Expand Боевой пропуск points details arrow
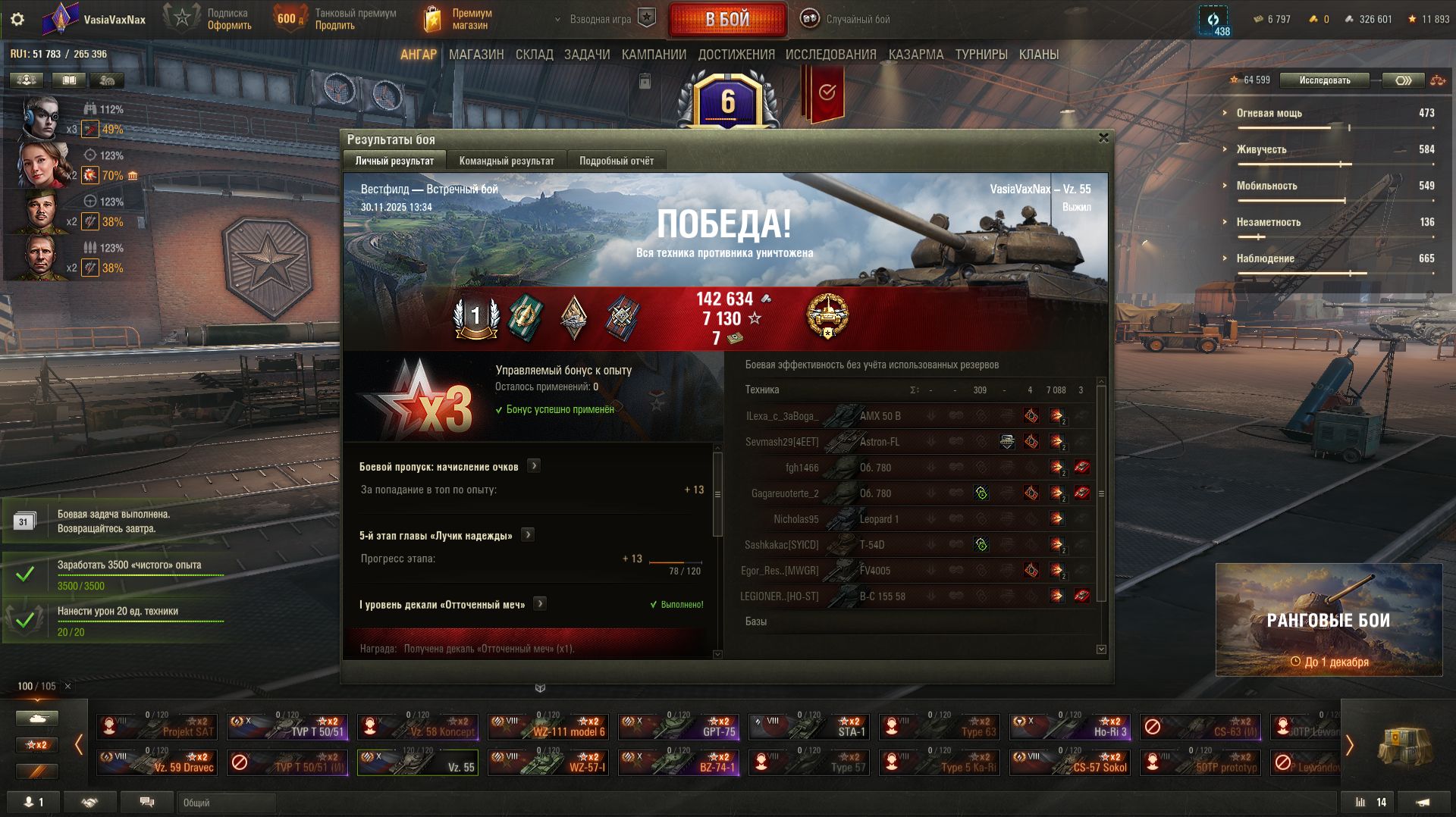1456x817 pixels. click(x=534, y=466)
